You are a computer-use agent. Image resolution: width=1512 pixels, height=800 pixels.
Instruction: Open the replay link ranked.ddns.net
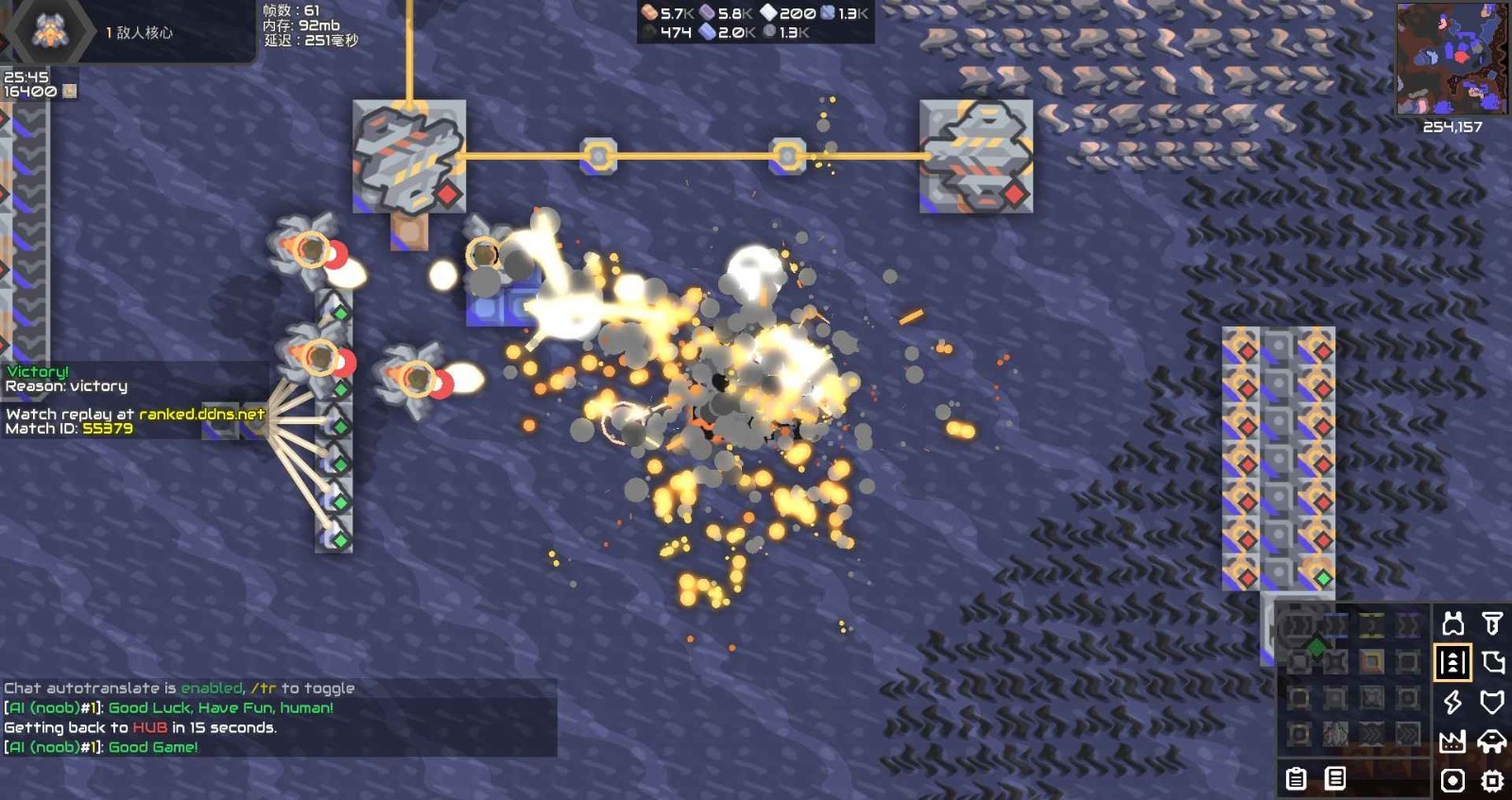(200, 413)
